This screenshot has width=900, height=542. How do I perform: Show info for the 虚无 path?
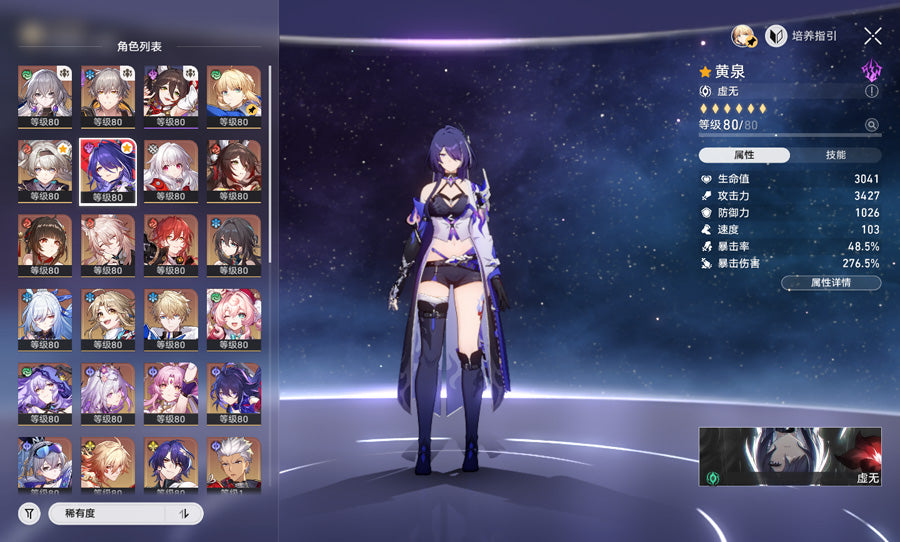(871, 91)
